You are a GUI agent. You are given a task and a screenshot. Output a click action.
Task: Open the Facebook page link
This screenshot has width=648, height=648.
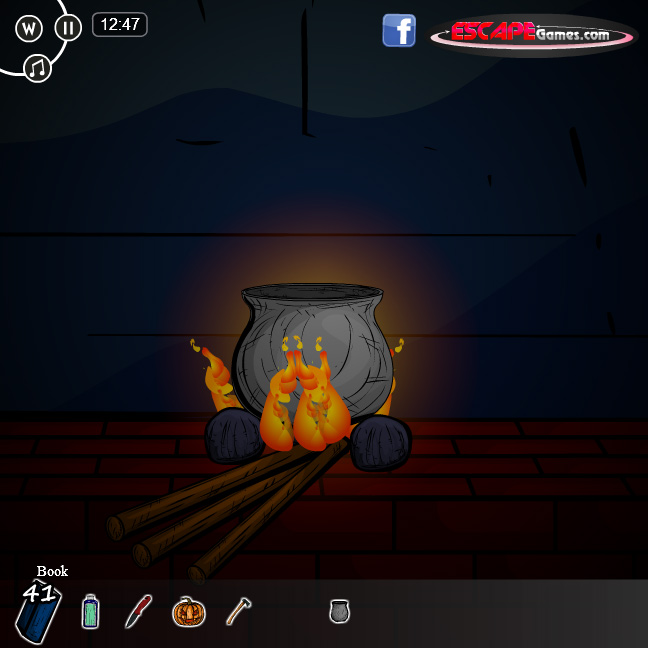pyautogui.click(x=399, y=30)
